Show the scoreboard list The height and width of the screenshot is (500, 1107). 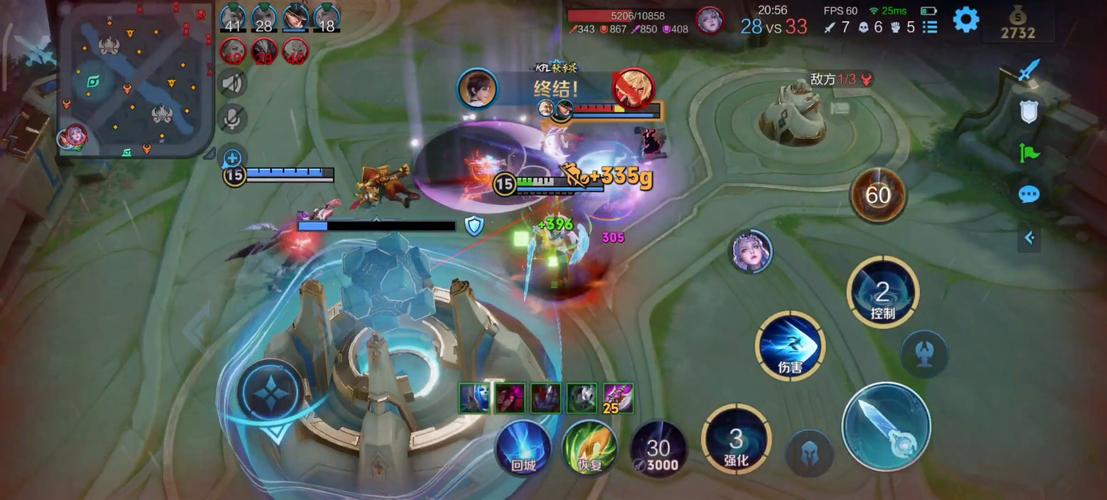930,27
